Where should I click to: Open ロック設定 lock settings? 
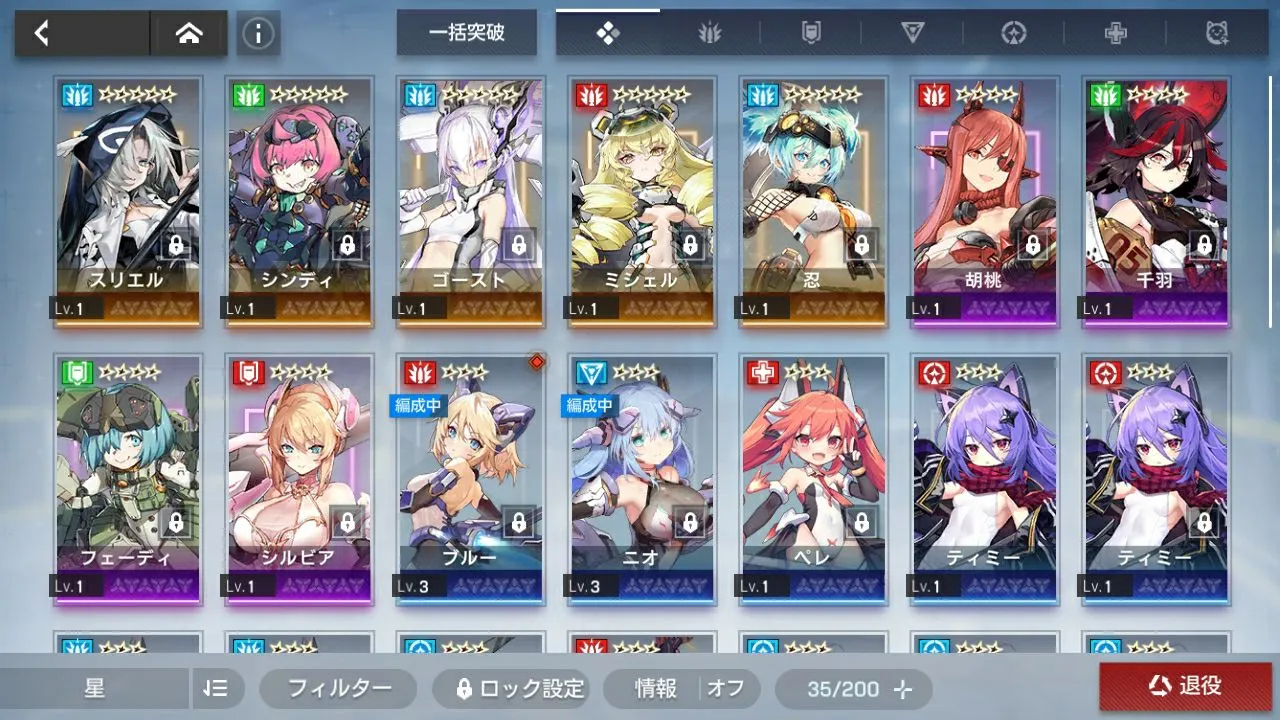[510, 688]
